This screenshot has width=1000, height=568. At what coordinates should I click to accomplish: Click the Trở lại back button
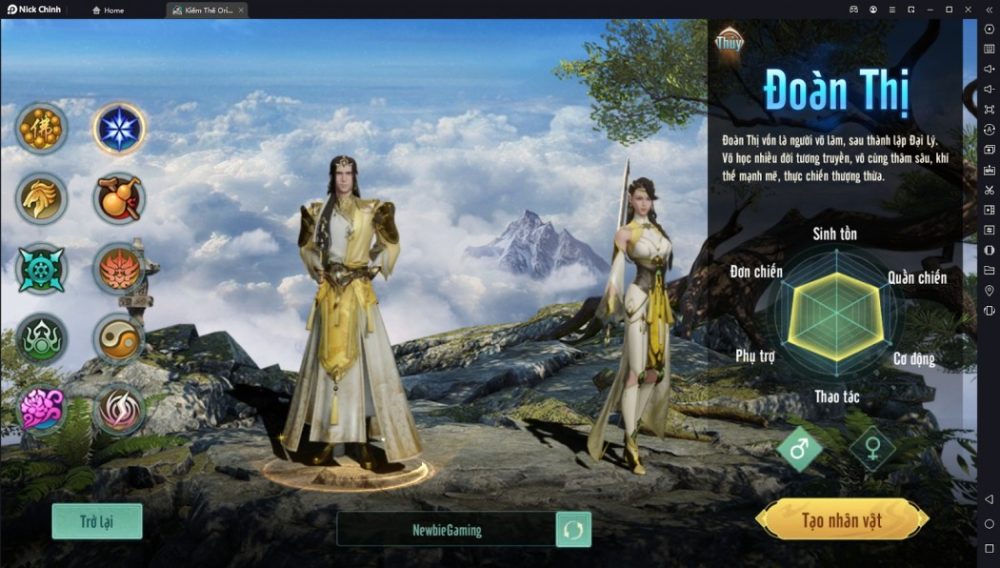97,521
